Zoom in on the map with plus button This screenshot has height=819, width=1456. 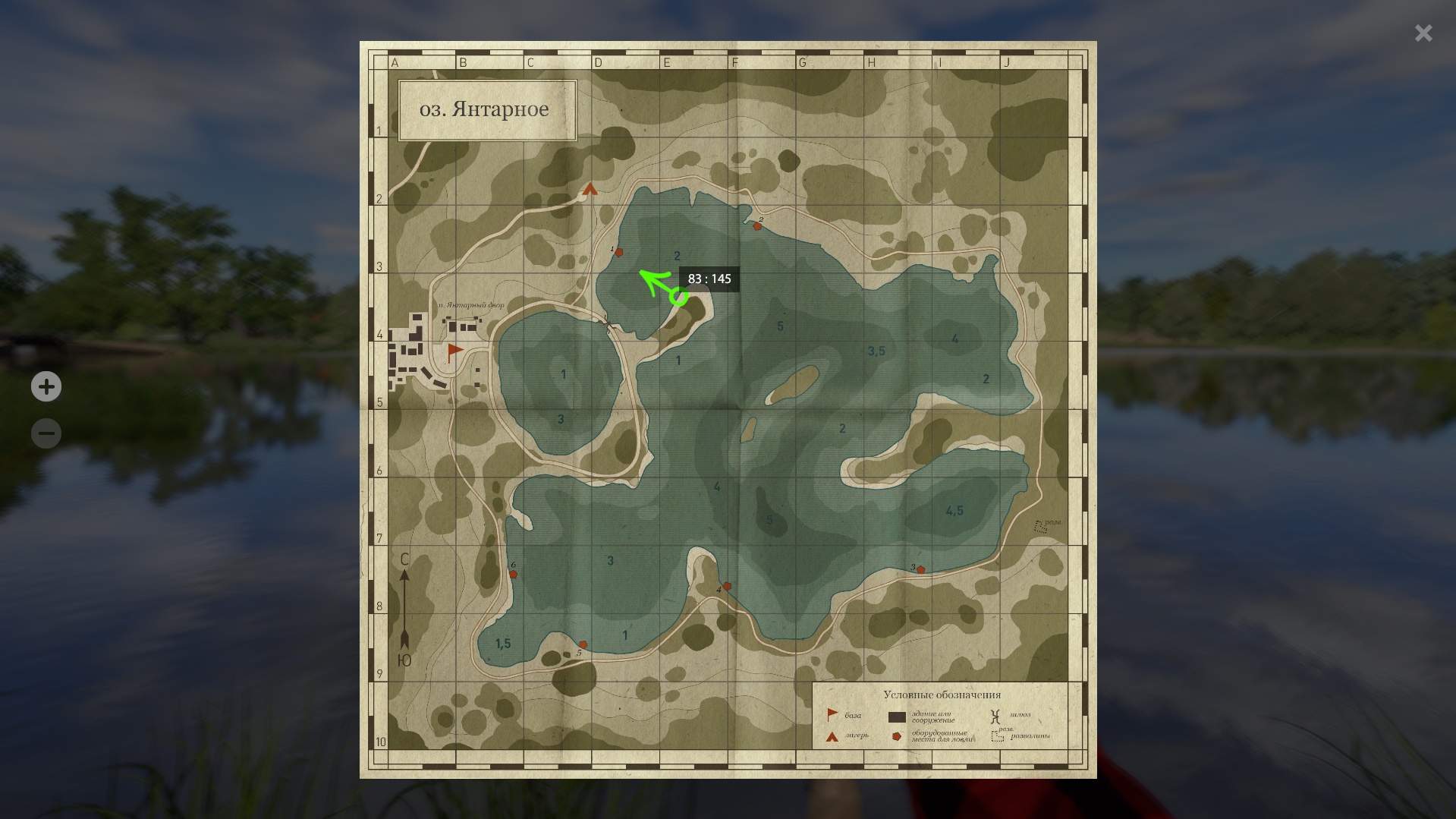tap(46, 386)
